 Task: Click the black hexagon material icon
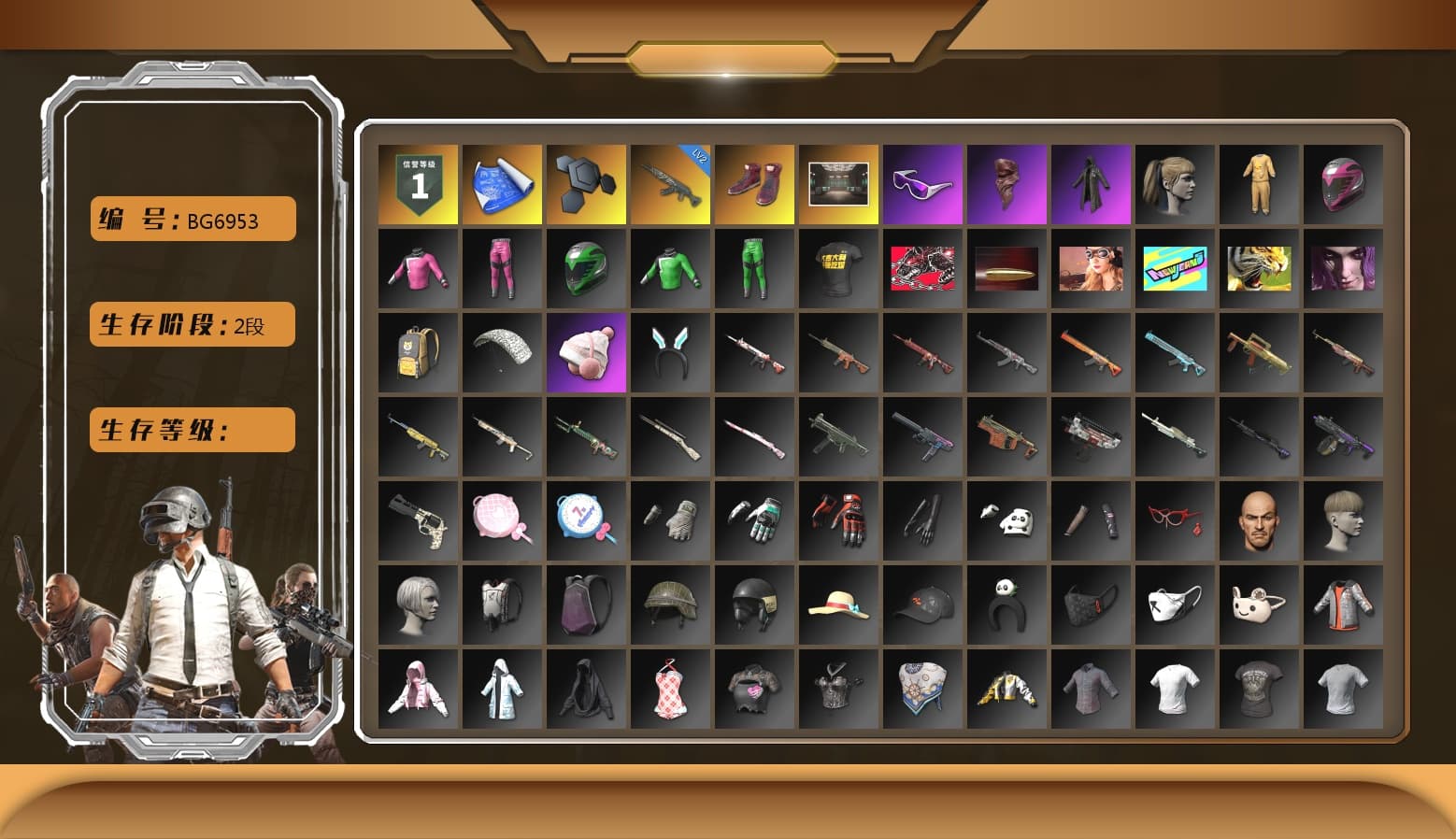click(x=586, y=183)
